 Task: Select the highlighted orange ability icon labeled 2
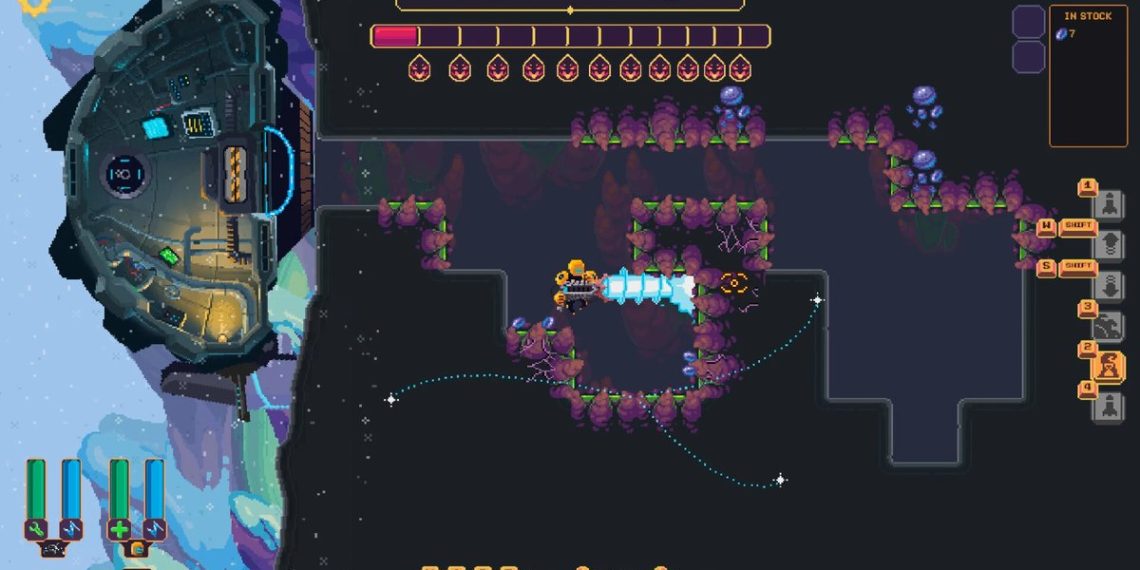tap(1110, 367)
